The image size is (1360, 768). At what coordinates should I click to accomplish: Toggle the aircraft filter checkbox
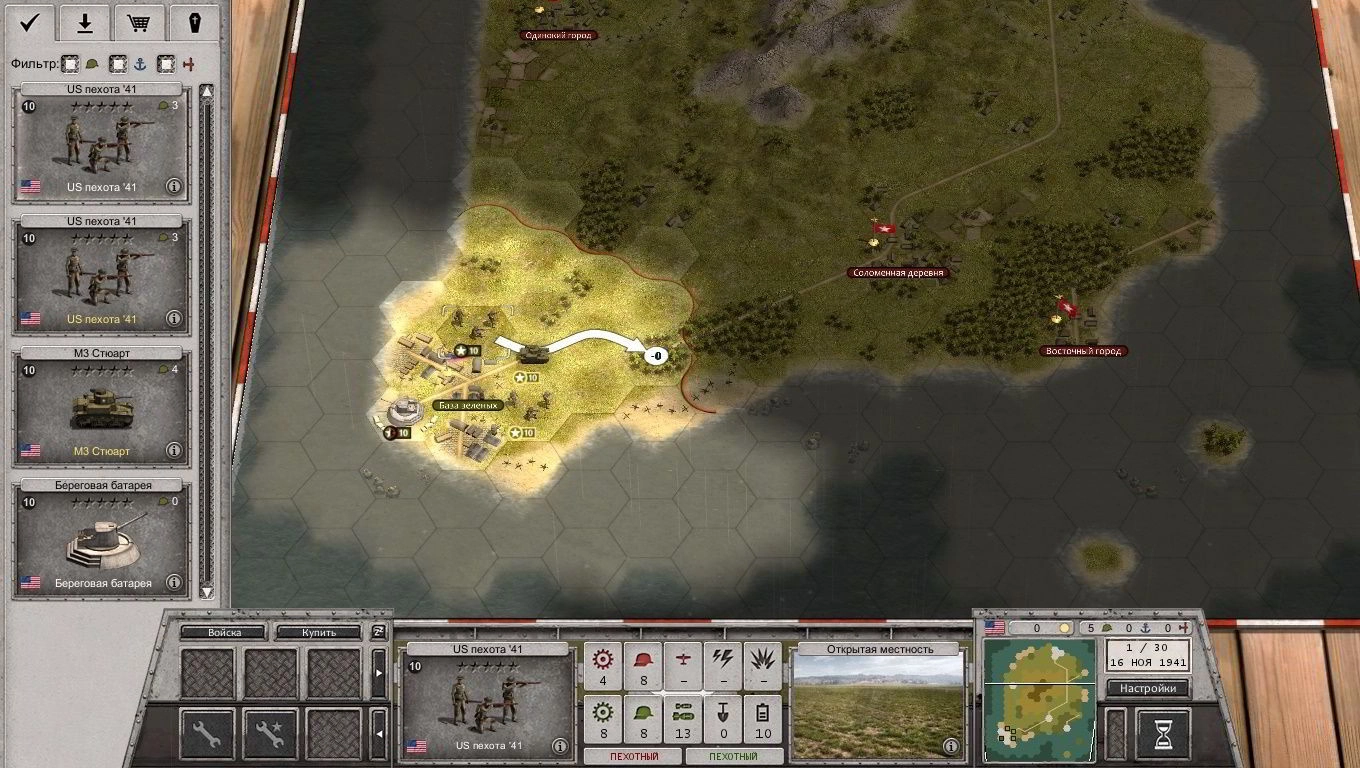coord(166,64)
